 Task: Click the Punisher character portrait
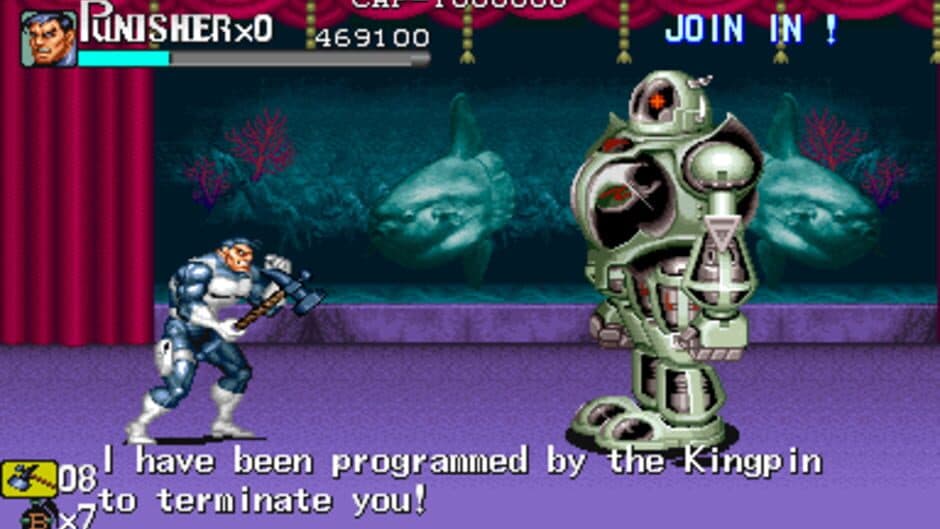(48, 39)
